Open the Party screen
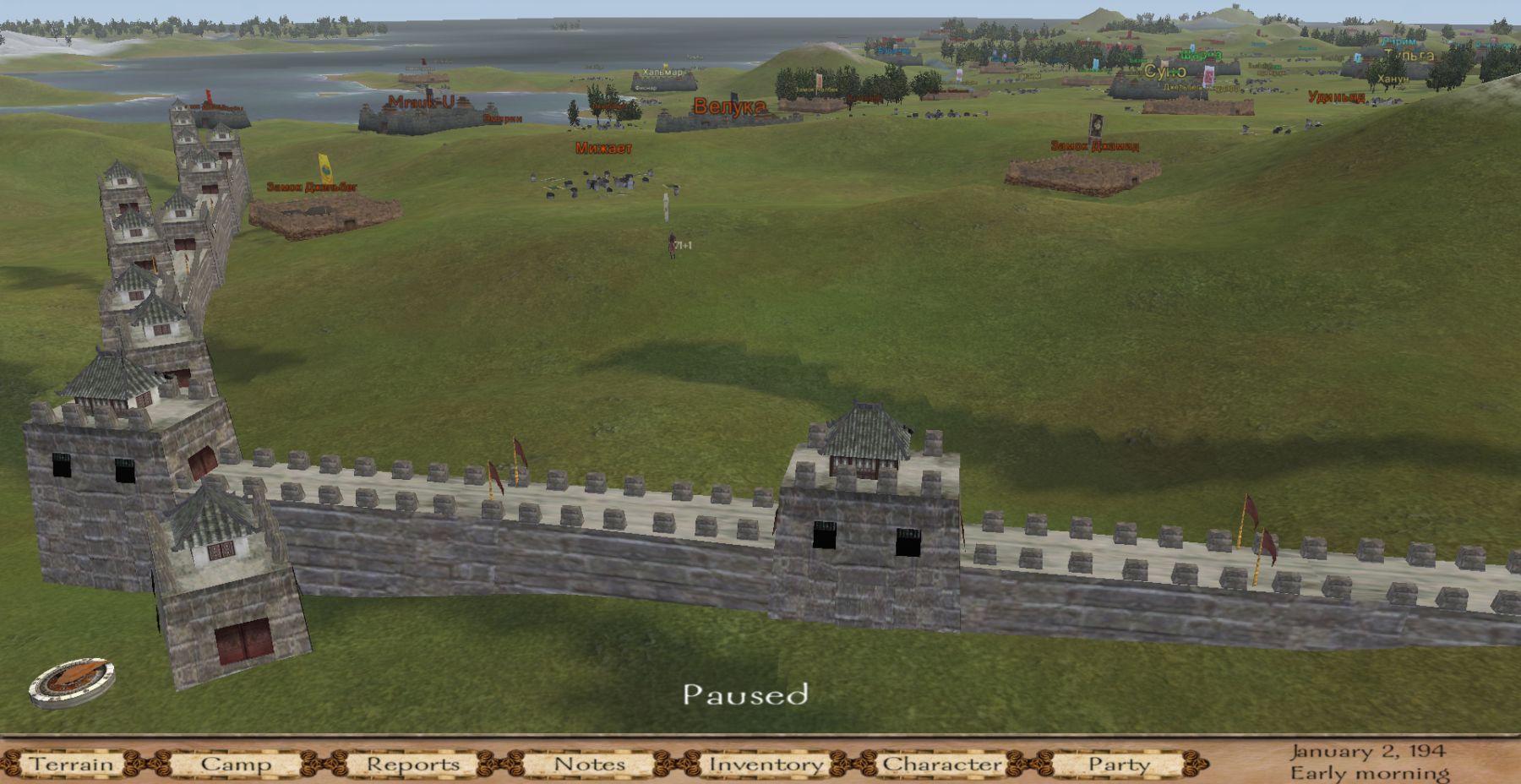This screenshot has height=784, width=1521. pos(1118,765)
